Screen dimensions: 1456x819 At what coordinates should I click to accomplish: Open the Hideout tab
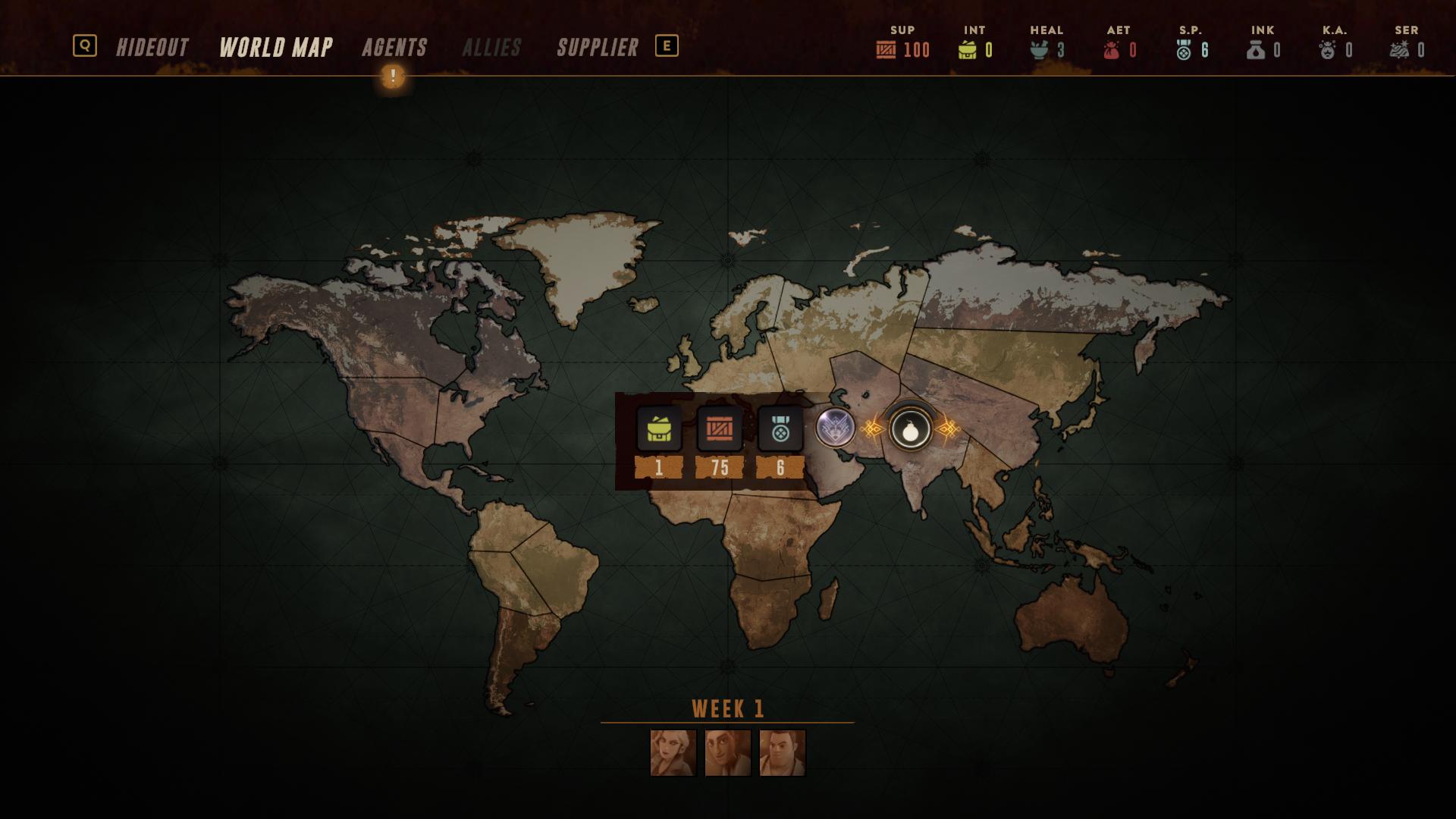pos(152,48)
